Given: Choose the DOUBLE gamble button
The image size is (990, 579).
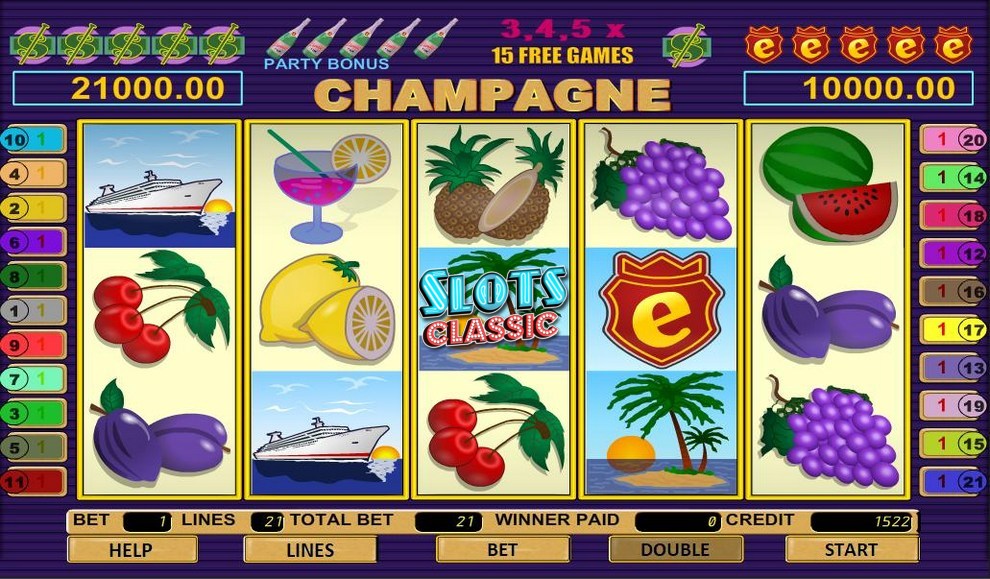Looking at the screenshot, I should [675, 549].
